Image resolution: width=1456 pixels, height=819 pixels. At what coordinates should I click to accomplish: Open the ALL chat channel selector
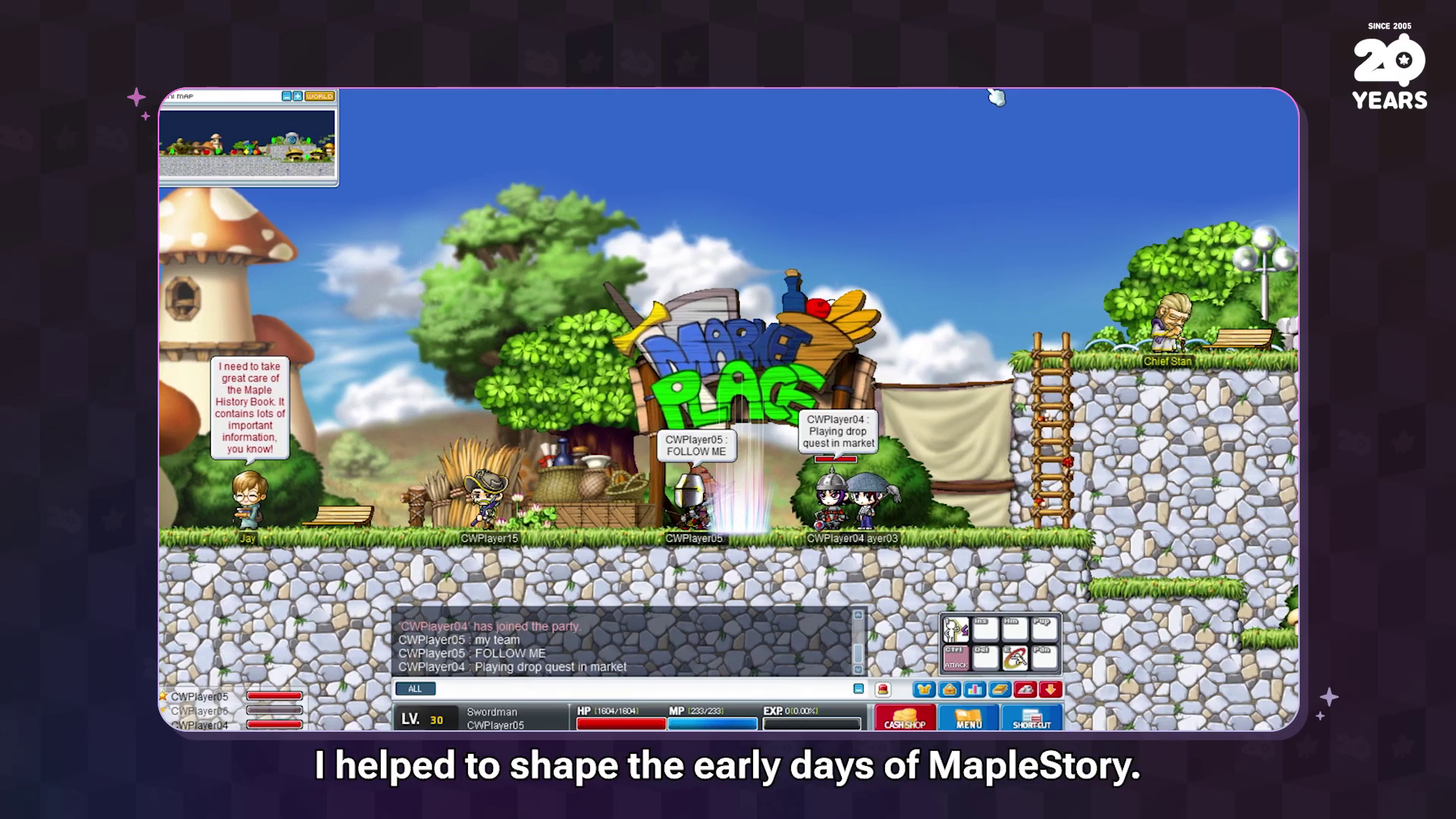pos(416,689)
